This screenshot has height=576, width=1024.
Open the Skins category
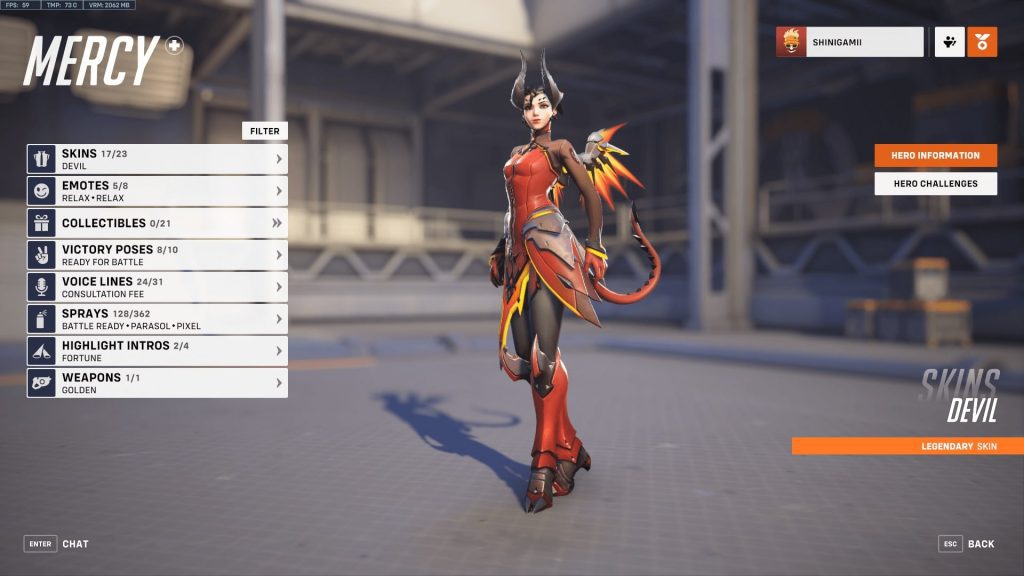pos(157,159)
